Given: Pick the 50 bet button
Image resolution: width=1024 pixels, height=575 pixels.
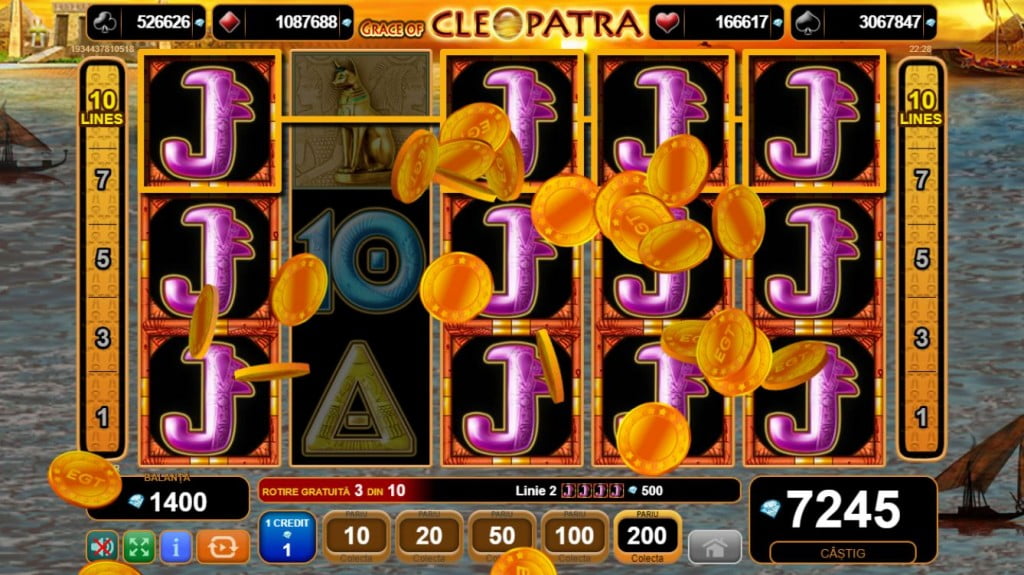Looking at the screenshot, I should tap(501, 538).
